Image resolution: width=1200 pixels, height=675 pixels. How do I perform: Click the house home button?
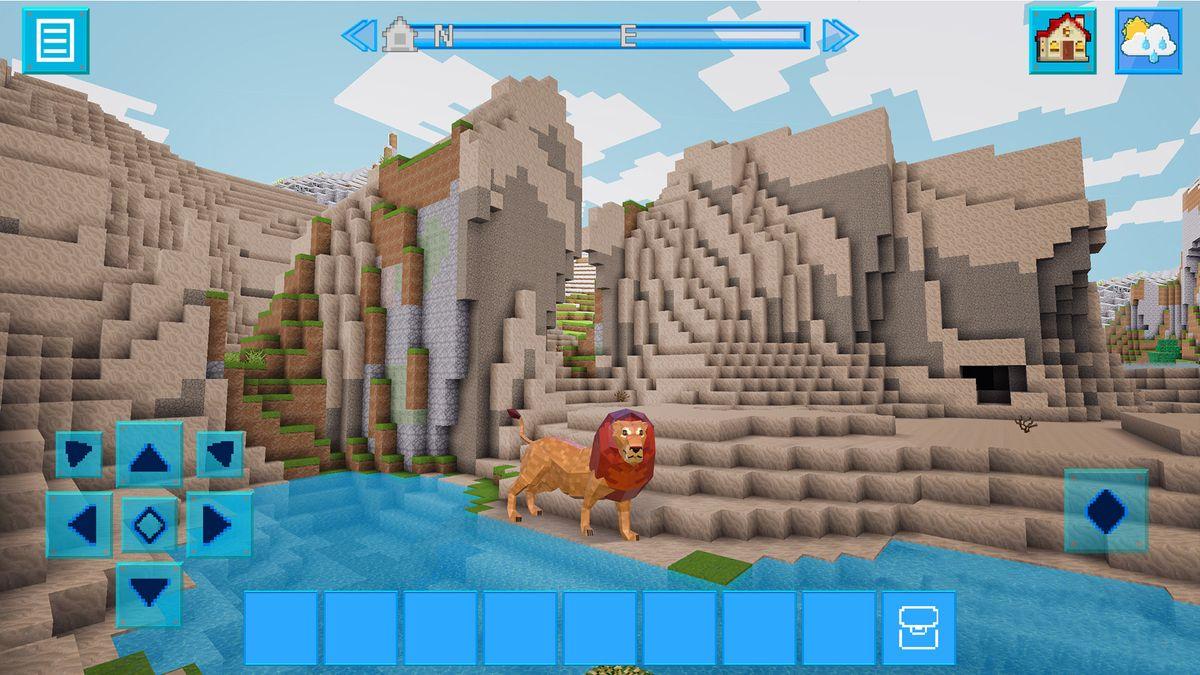(1063, 41)
